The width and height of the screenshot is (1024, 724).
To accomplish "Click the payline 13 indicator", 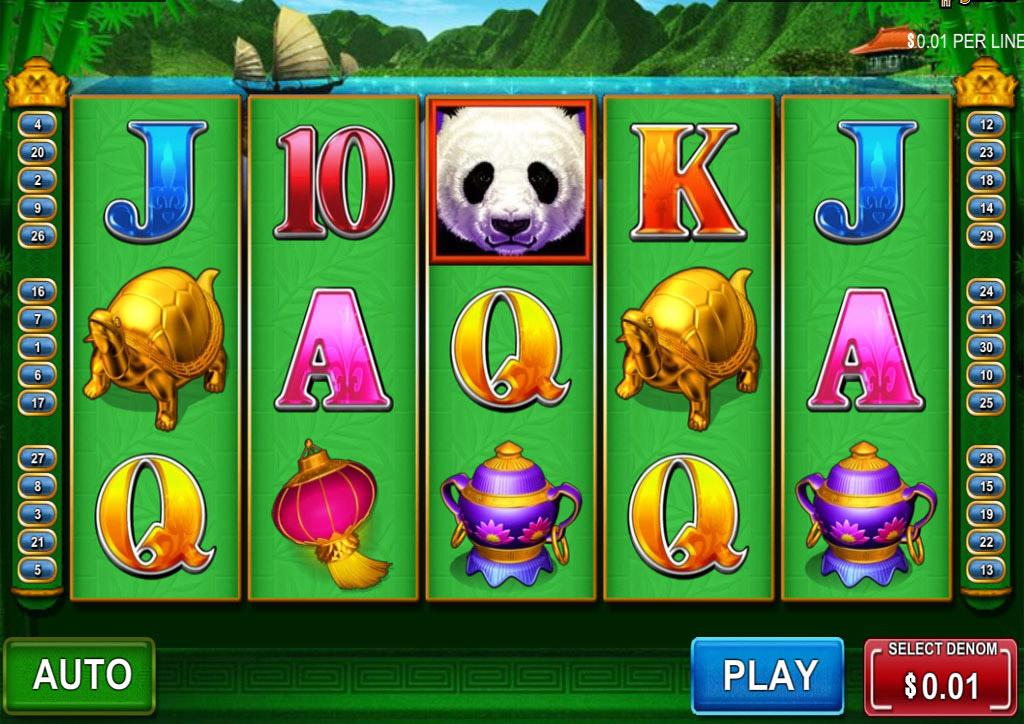I will click(x=986, y=570).
